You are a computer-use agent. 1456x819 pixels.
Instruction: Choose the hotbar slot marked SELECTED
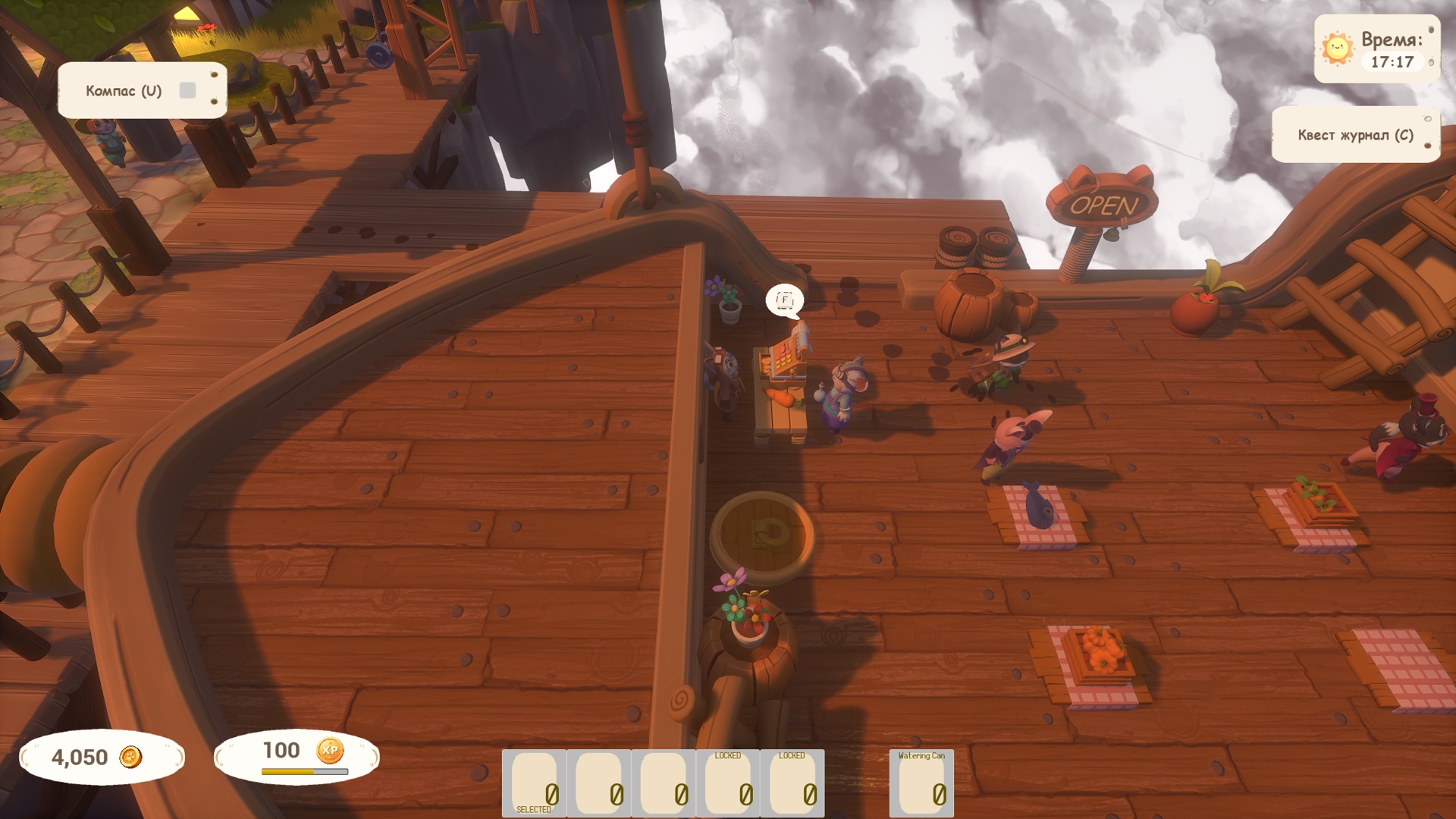click(x=534, y=783)
